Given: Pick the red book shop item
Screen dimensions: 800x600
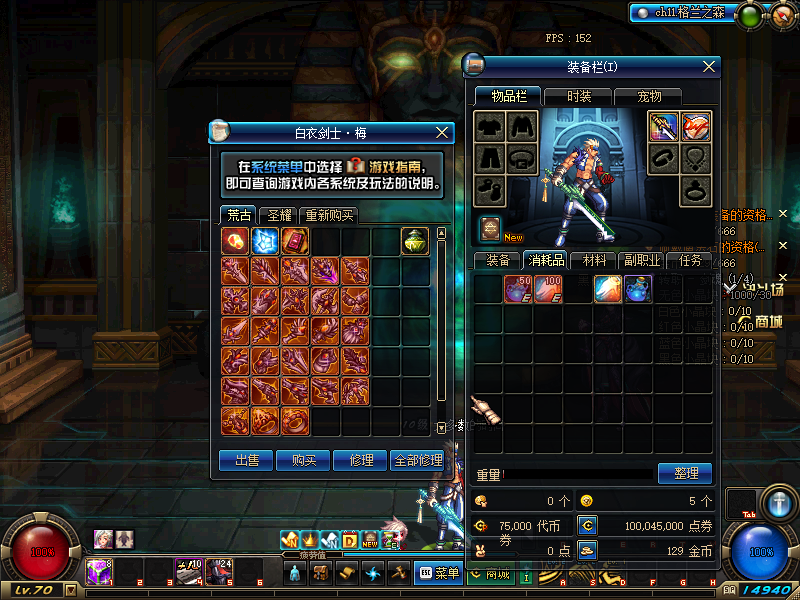Looking at the screenshot, I should [x=295, y=241].
